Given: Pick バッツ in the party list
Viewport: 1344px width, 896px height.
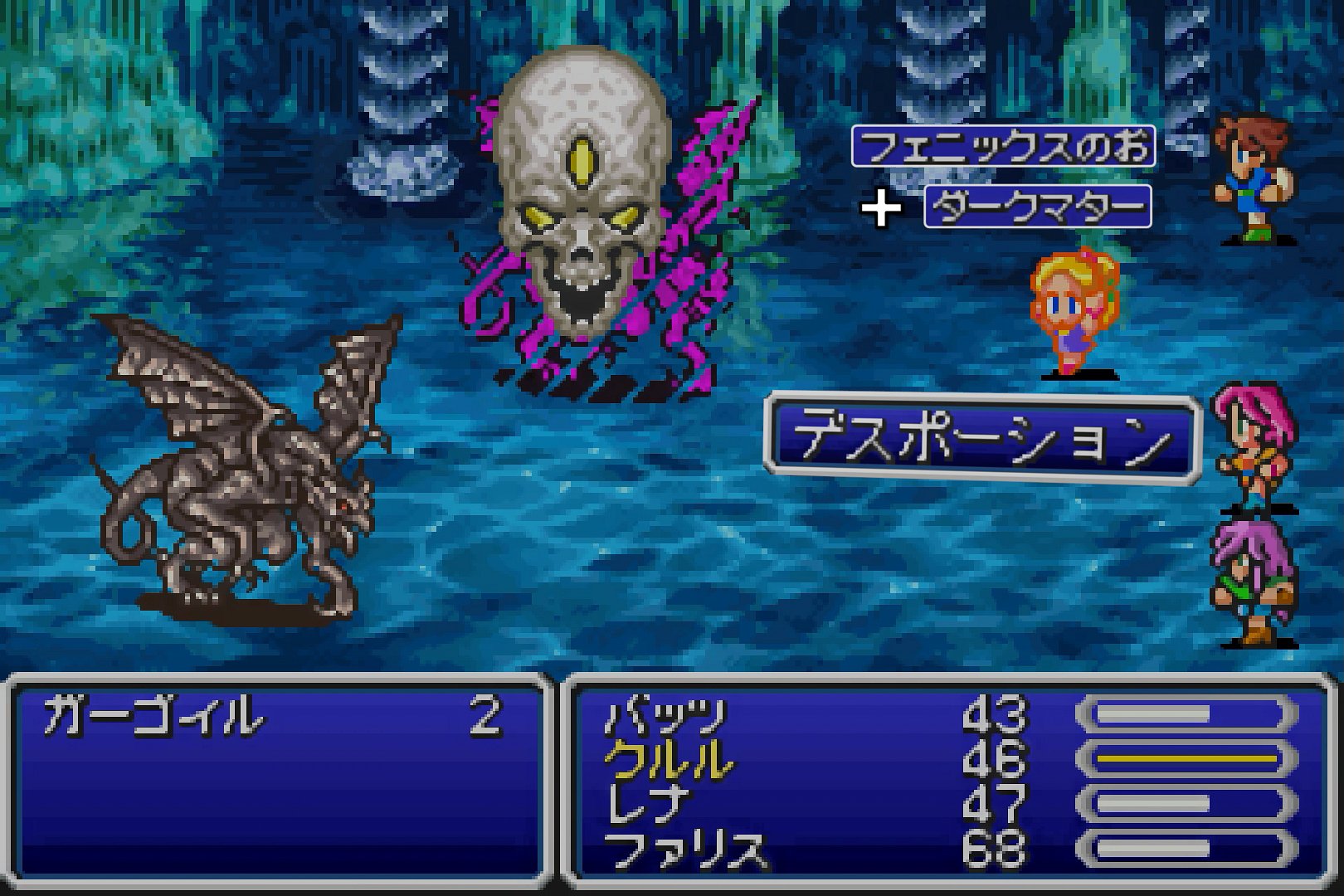Looking at the screenshot, I should click(665, 717).
